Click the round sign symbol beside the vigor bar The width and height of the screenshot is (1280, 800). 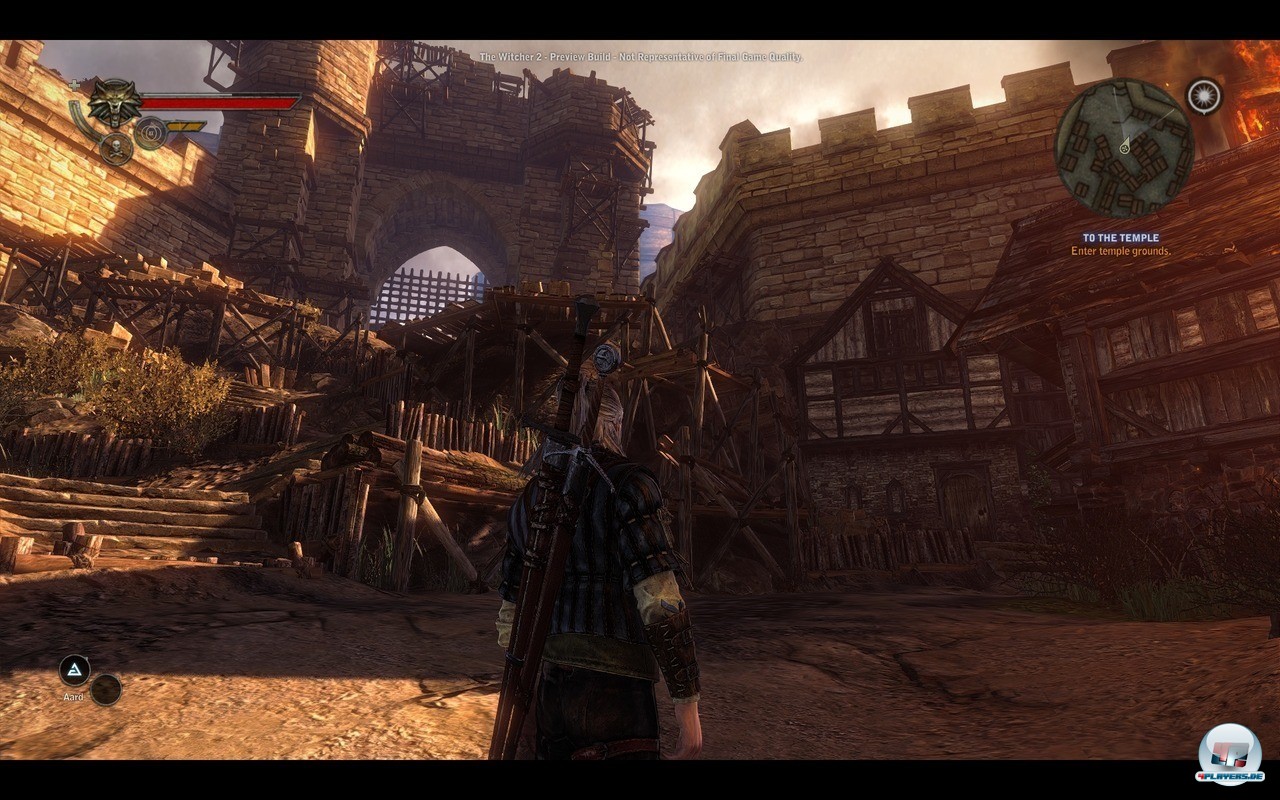pyautogui.click(x=150, y=132)
